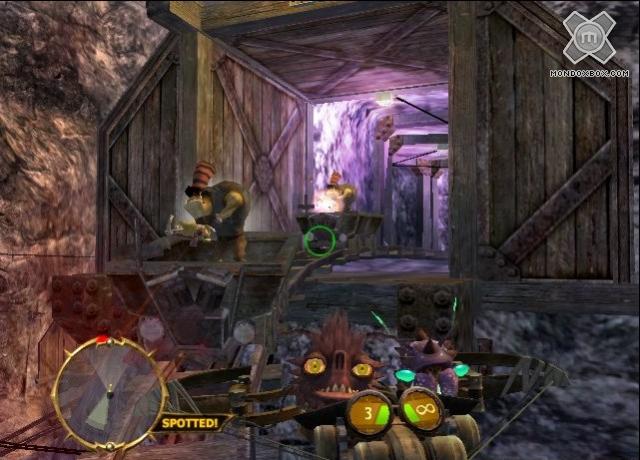Select the left crossbow ammo slot showing 3
This screenshot has height=460, width=640.
(x=367, y=410)
